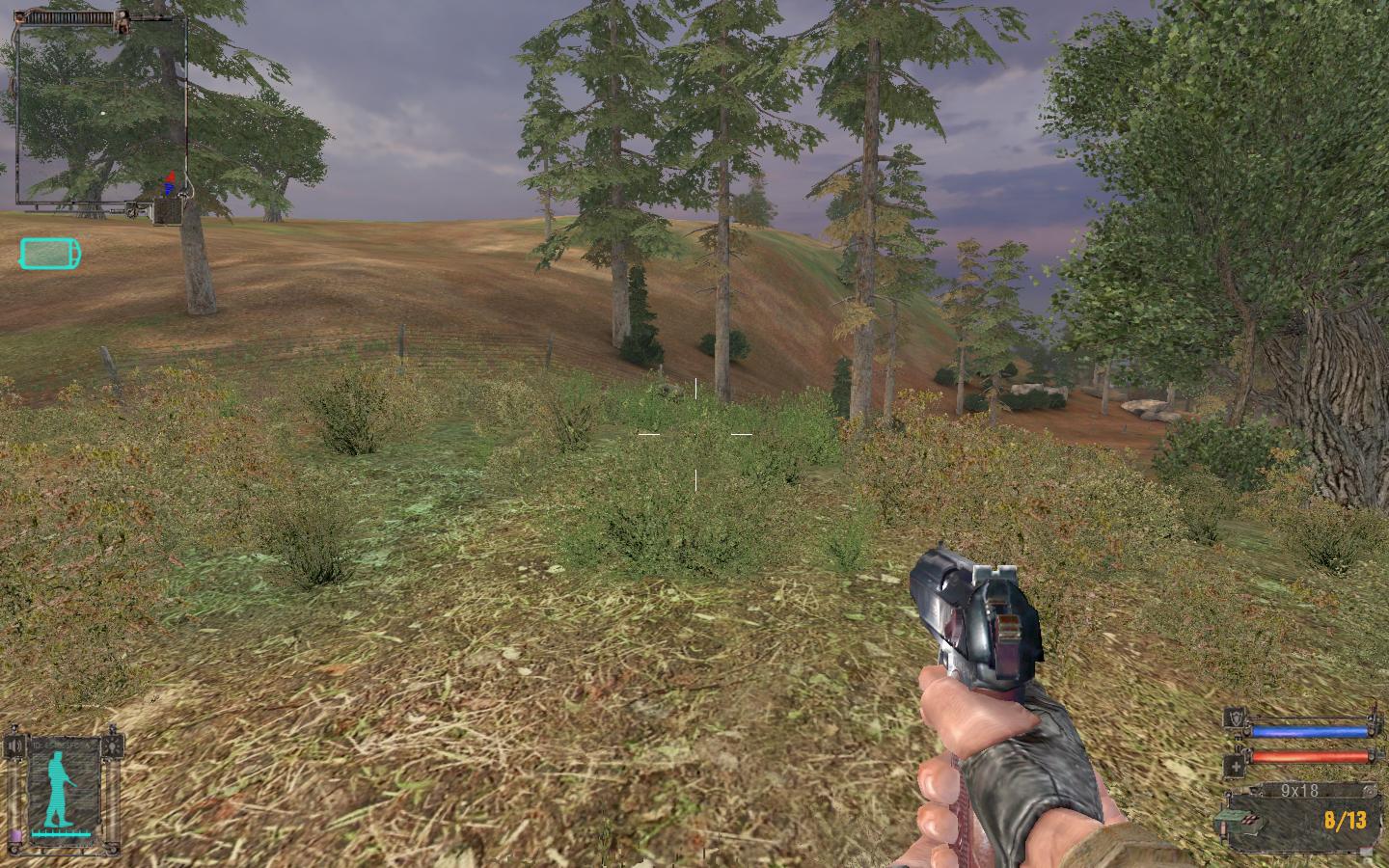Click the armor shield icon

pos(1235,719)
